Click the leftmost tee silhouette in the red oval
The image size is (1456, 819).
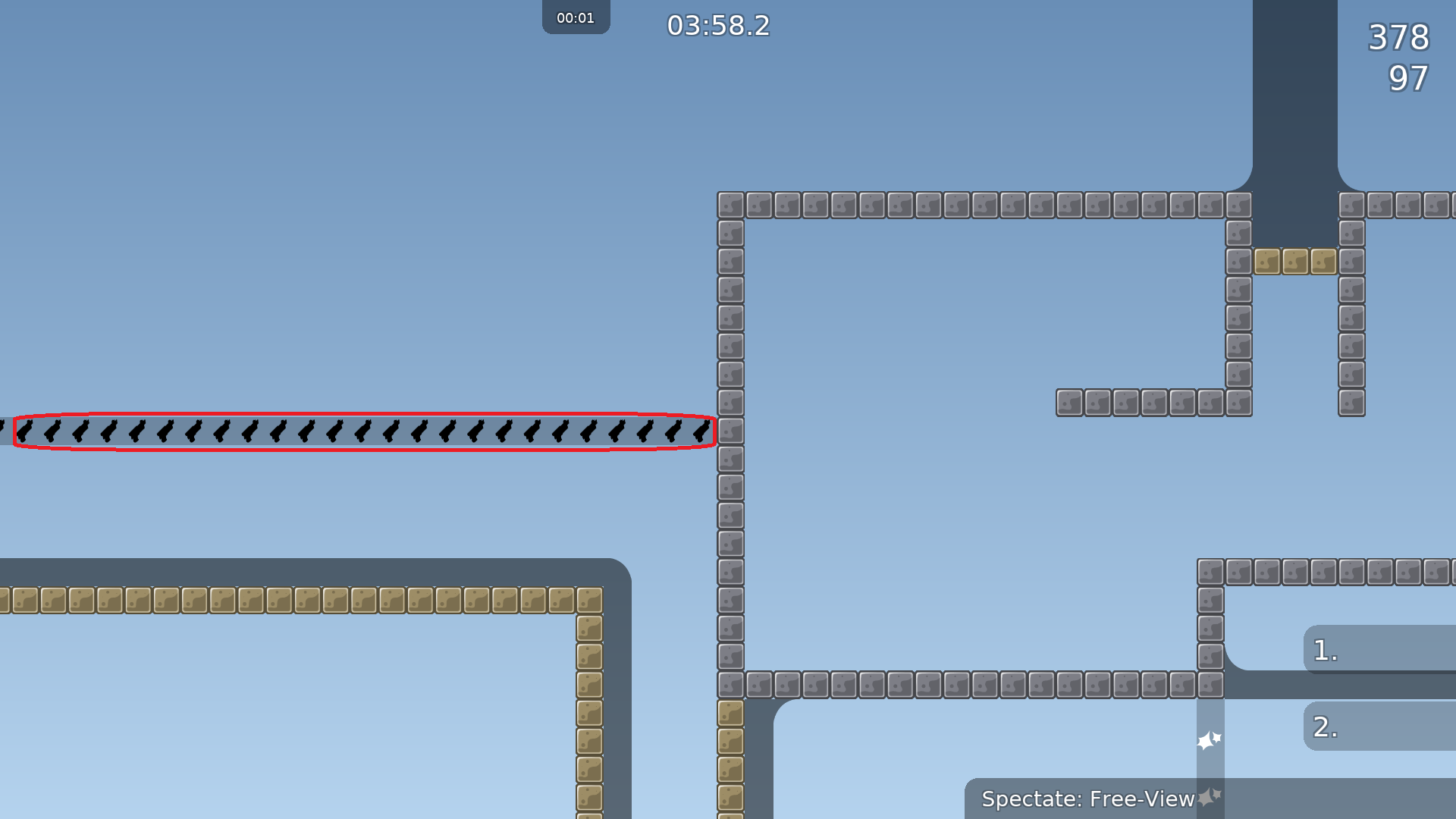[x=24, y=432]
